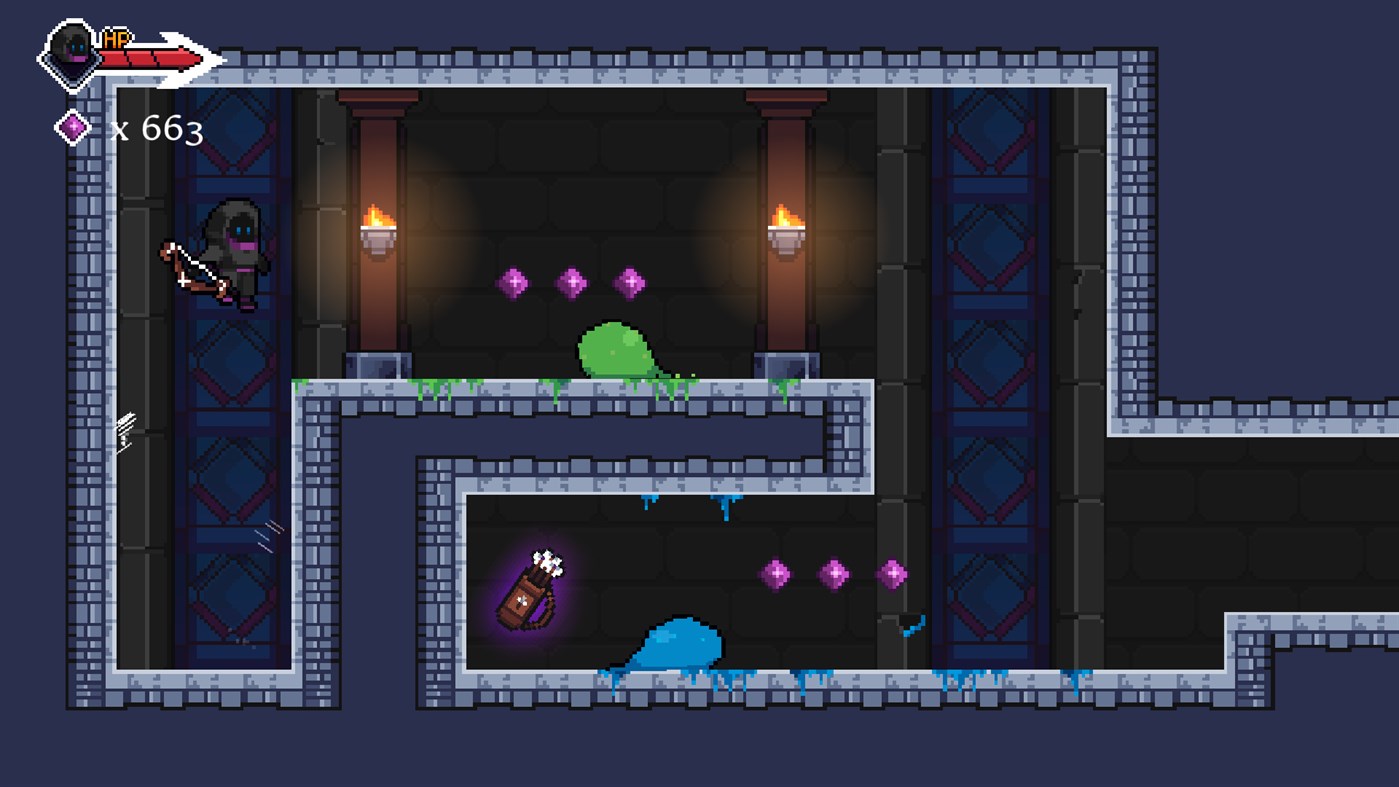Click the middle gem in the lower gem row
The width and height of the screenshot is (1399, 787).
(x=832, y=573)
